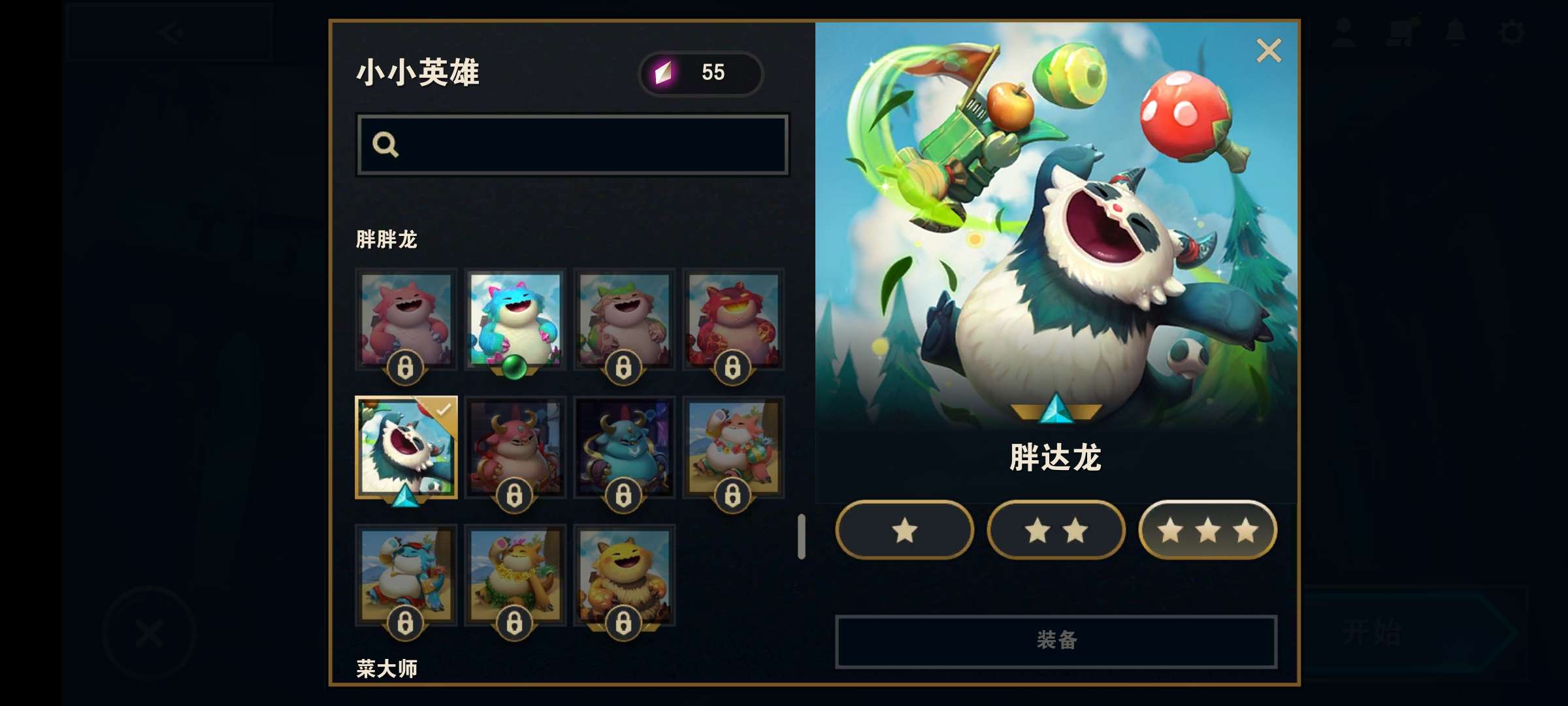Click the magnifying glass search icon

(387, 144)
